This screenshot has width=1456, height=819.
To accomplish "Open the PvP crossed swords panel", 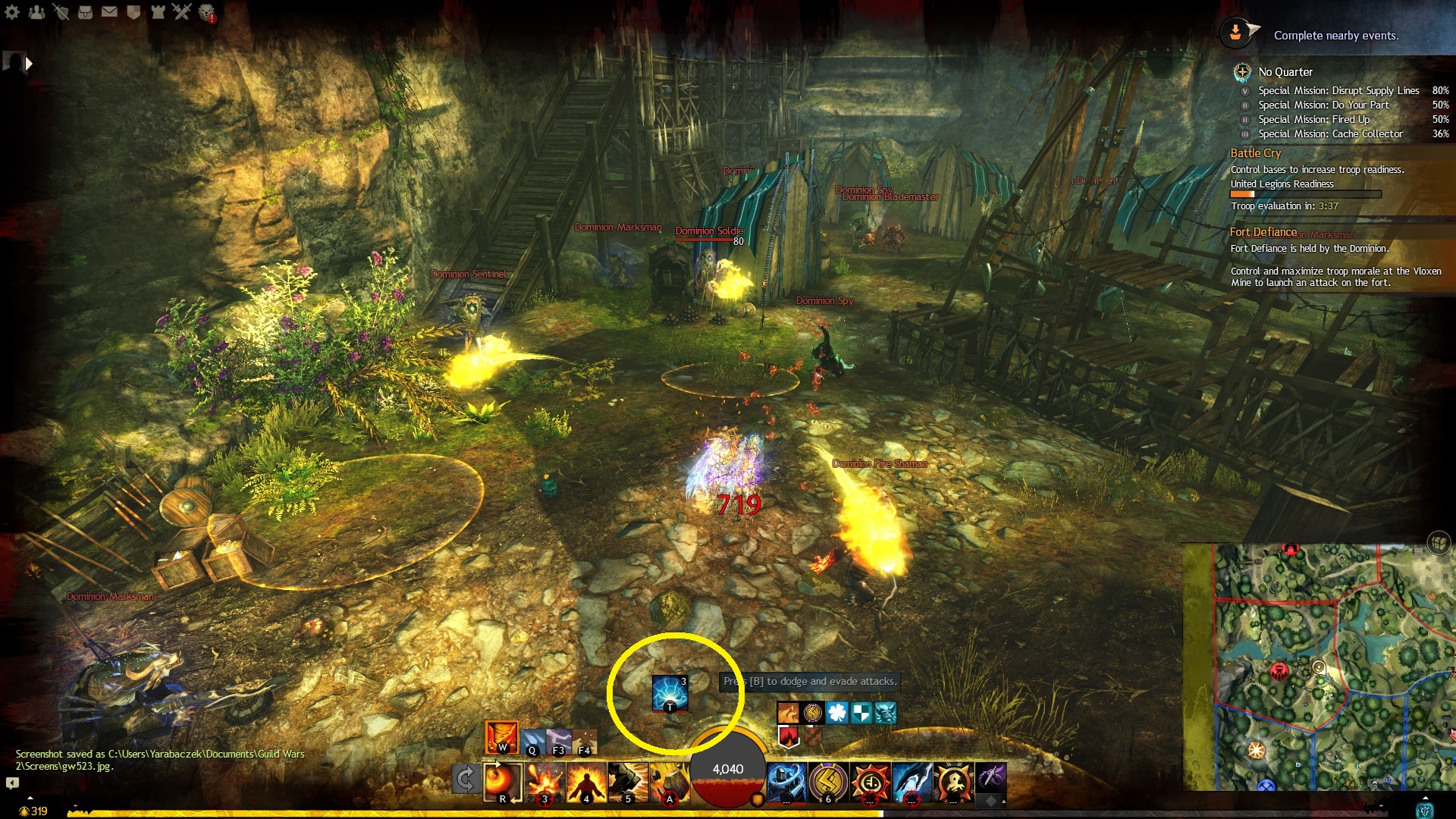I will (182, 12).
